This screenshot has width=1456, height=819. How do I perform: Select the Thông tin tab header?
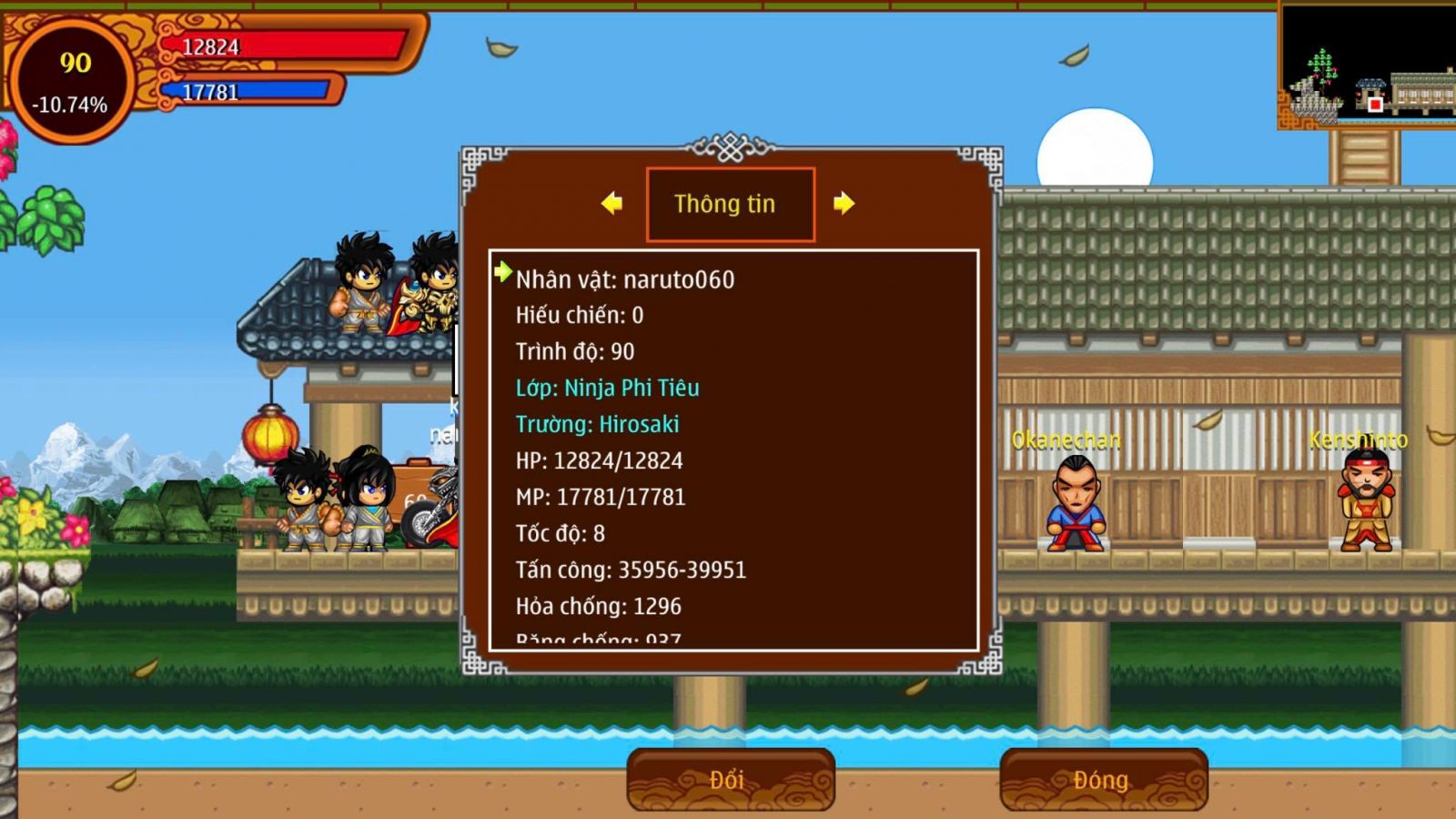[x=730, y=204]
